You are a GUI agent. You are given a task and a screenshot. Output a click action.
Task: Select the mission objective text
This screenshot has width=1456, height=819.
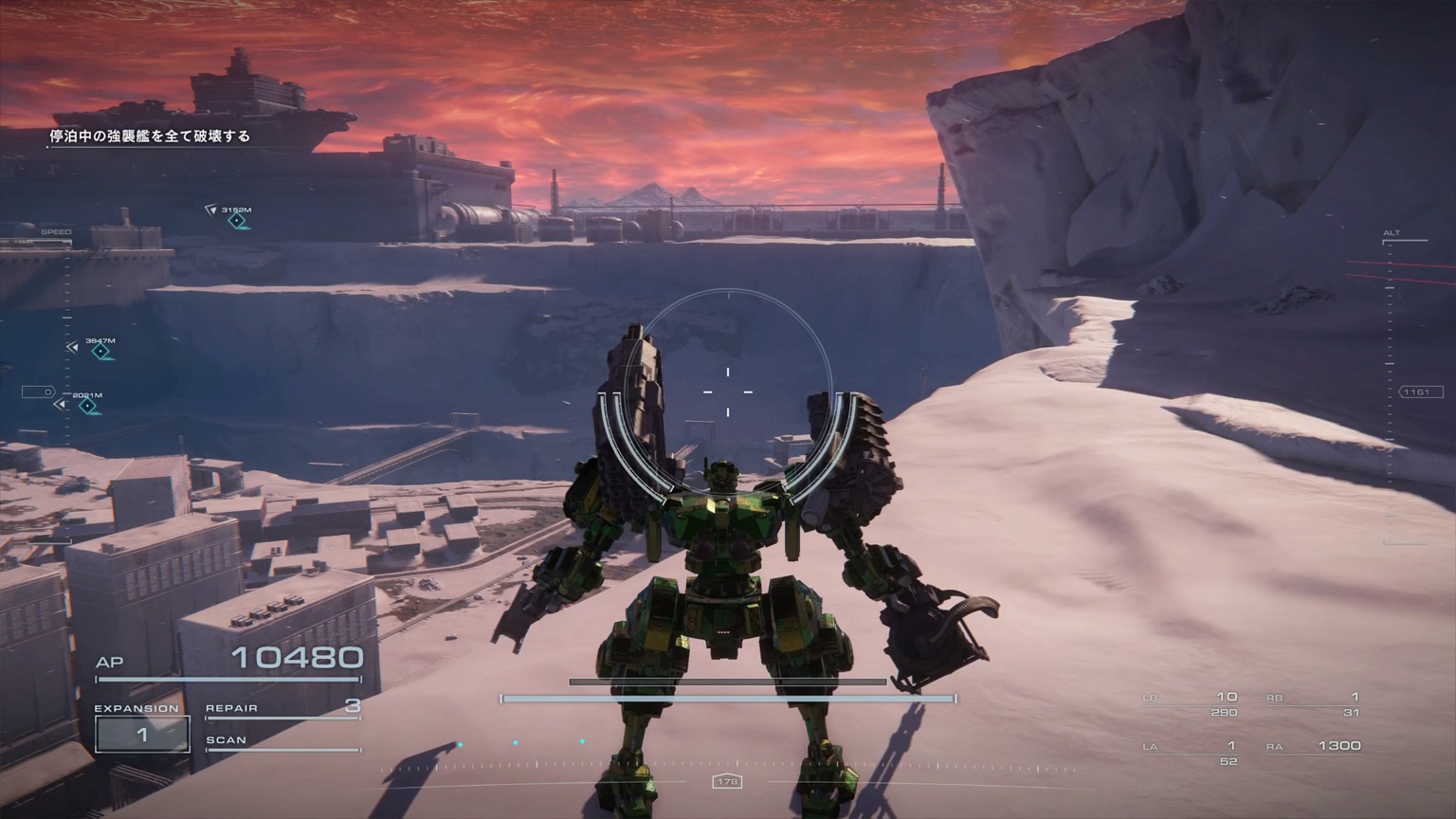[x=150, y=136]
